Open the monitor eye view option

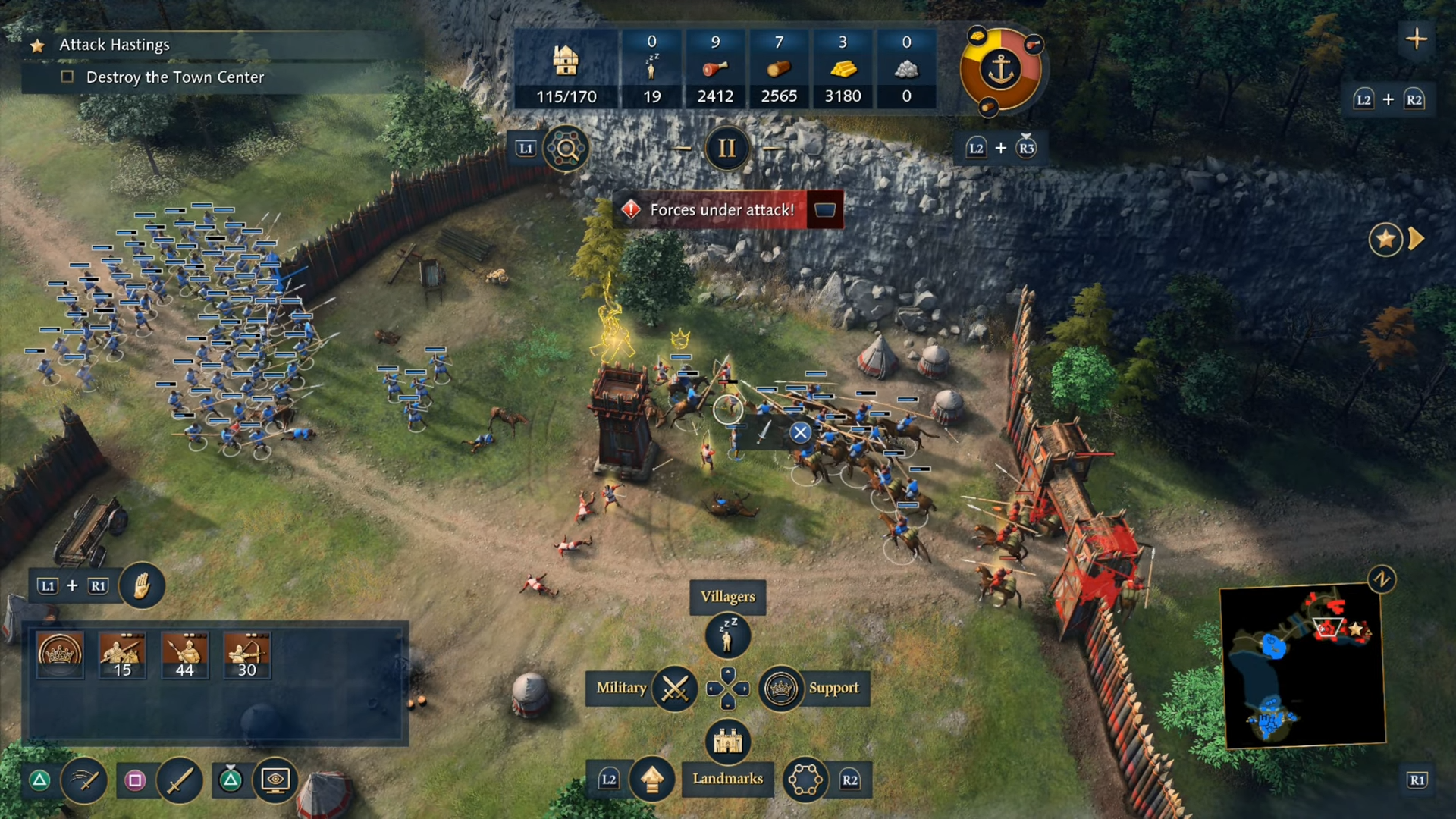click(x=275, y=780)
